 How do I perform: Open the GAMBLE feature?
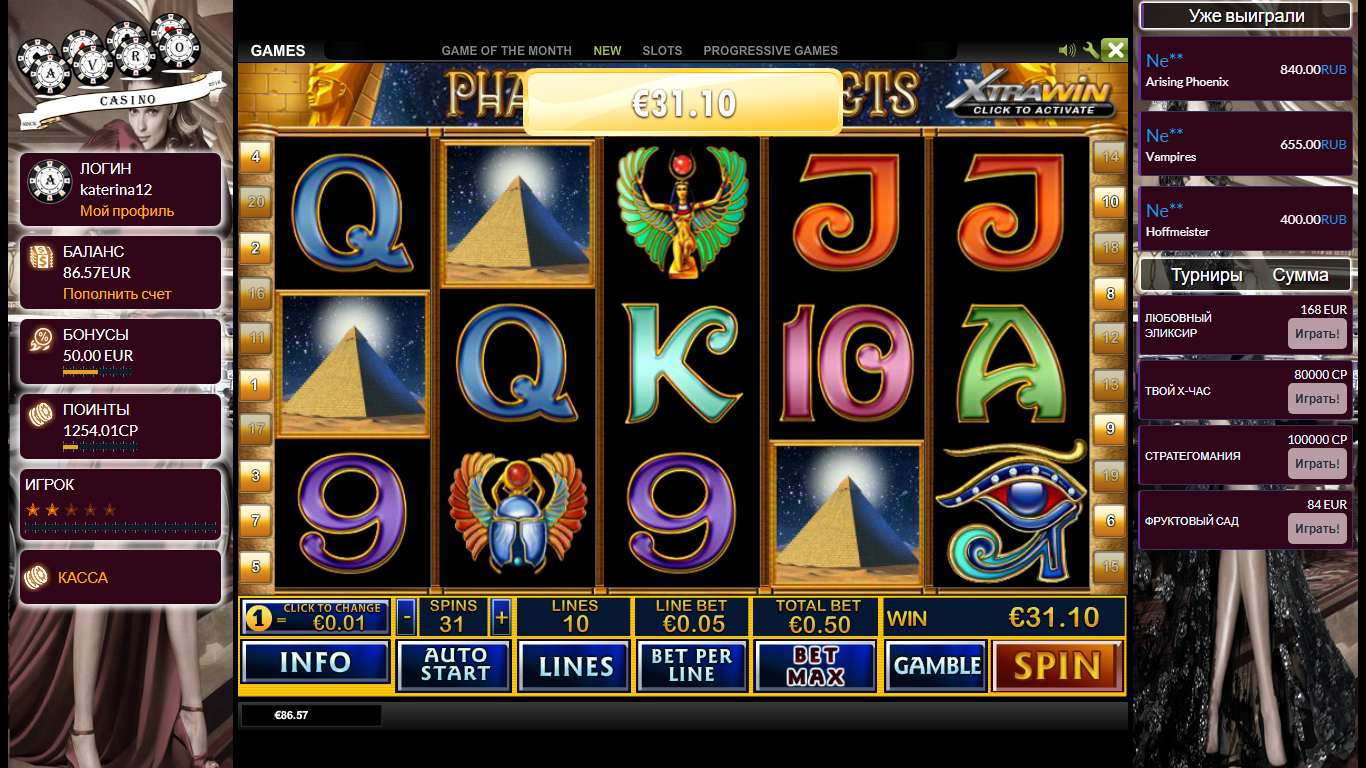[x=937, y=666]
